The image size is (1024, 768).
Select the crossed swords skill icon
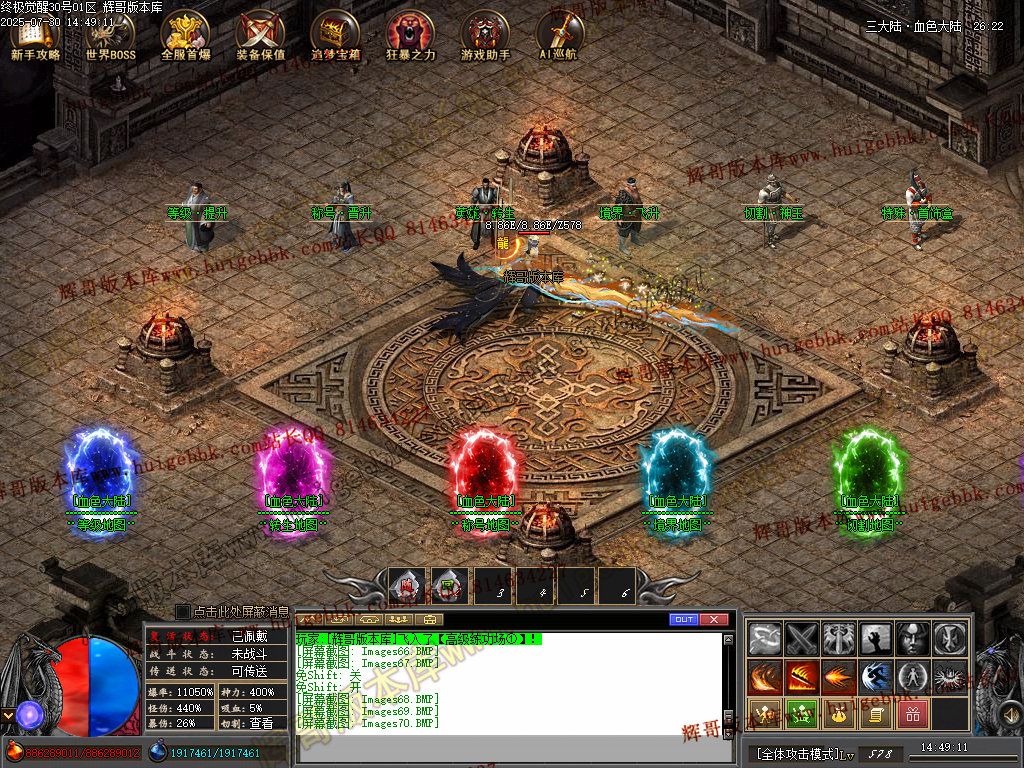coord(802,638)
